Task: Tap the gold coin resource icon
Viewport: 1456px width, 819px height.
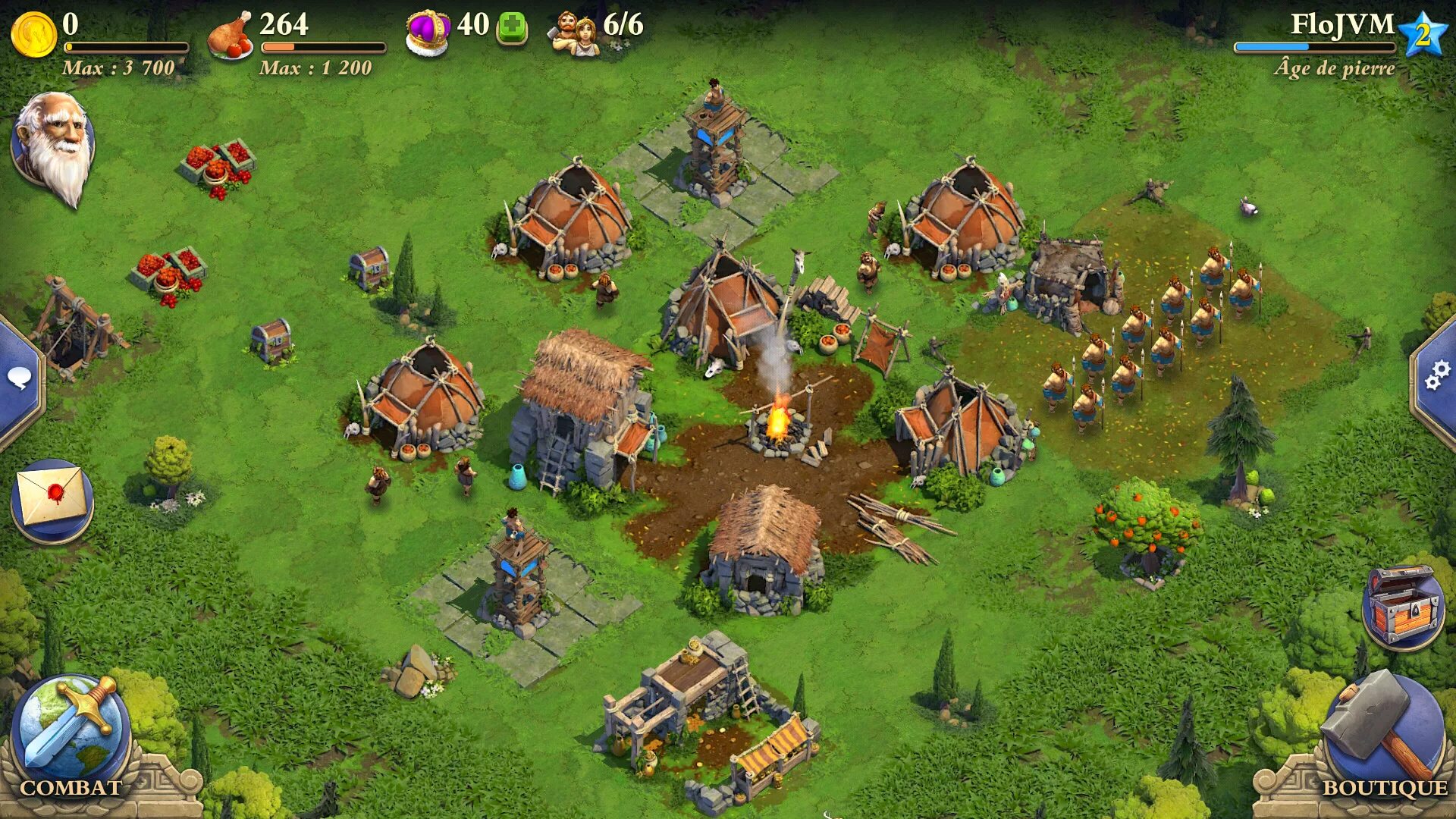Action: coord(33,33)
